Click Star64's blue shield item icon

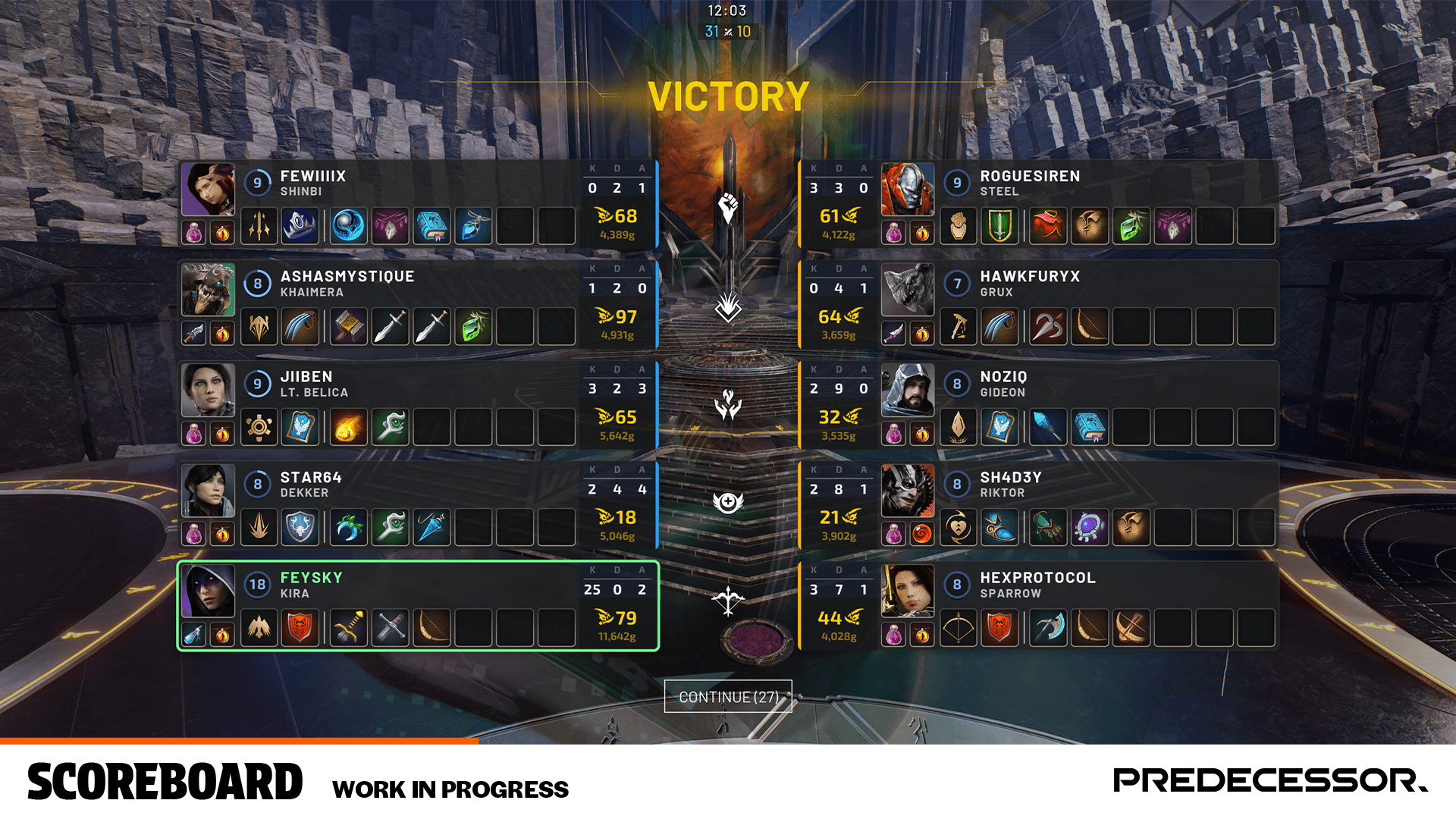click(301, 527)
